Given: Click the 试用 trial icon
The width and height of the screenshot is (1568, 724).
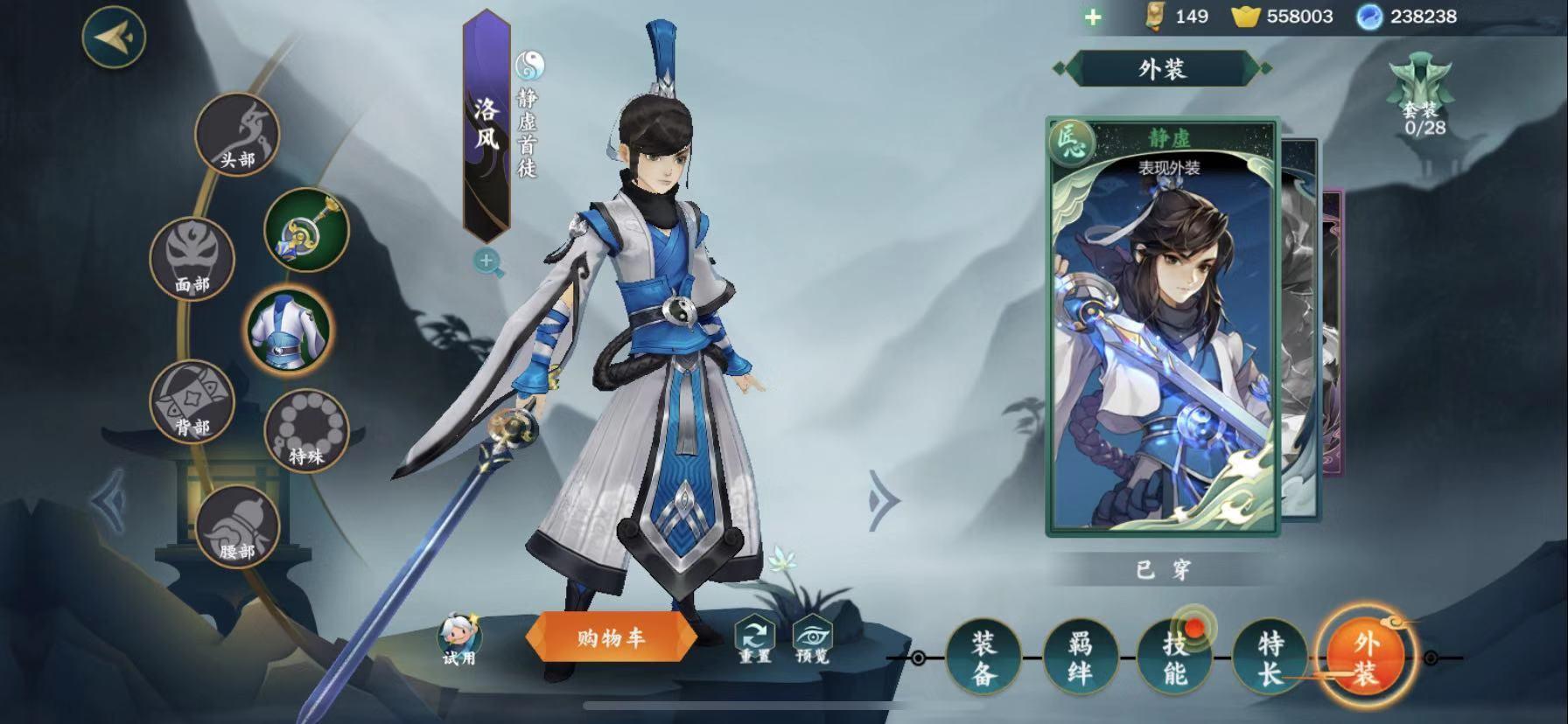Looking at the screenshot, I should [459, 638].
